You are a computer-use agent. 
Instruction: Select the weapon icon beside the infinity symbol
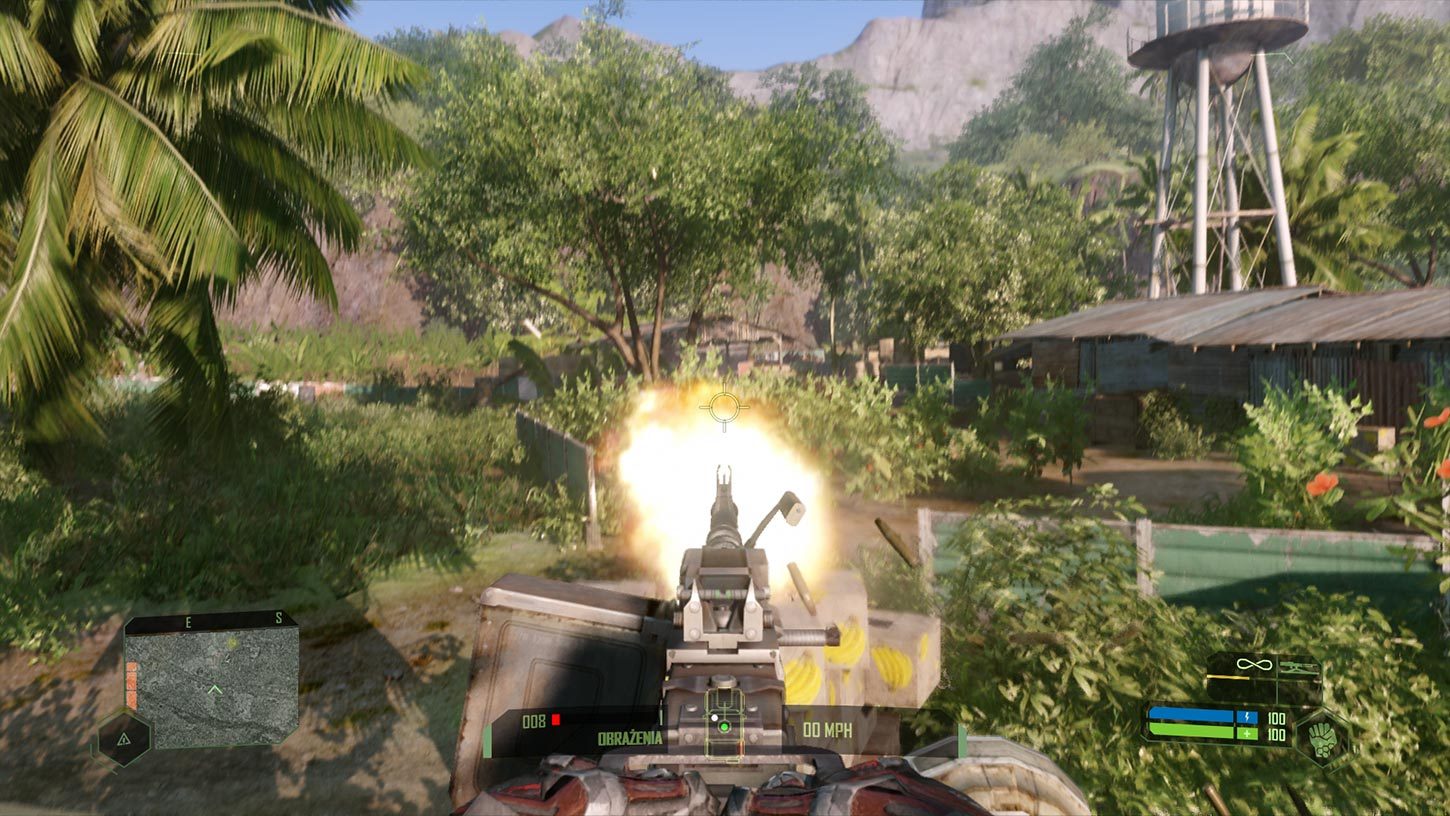pos(1298,666)
